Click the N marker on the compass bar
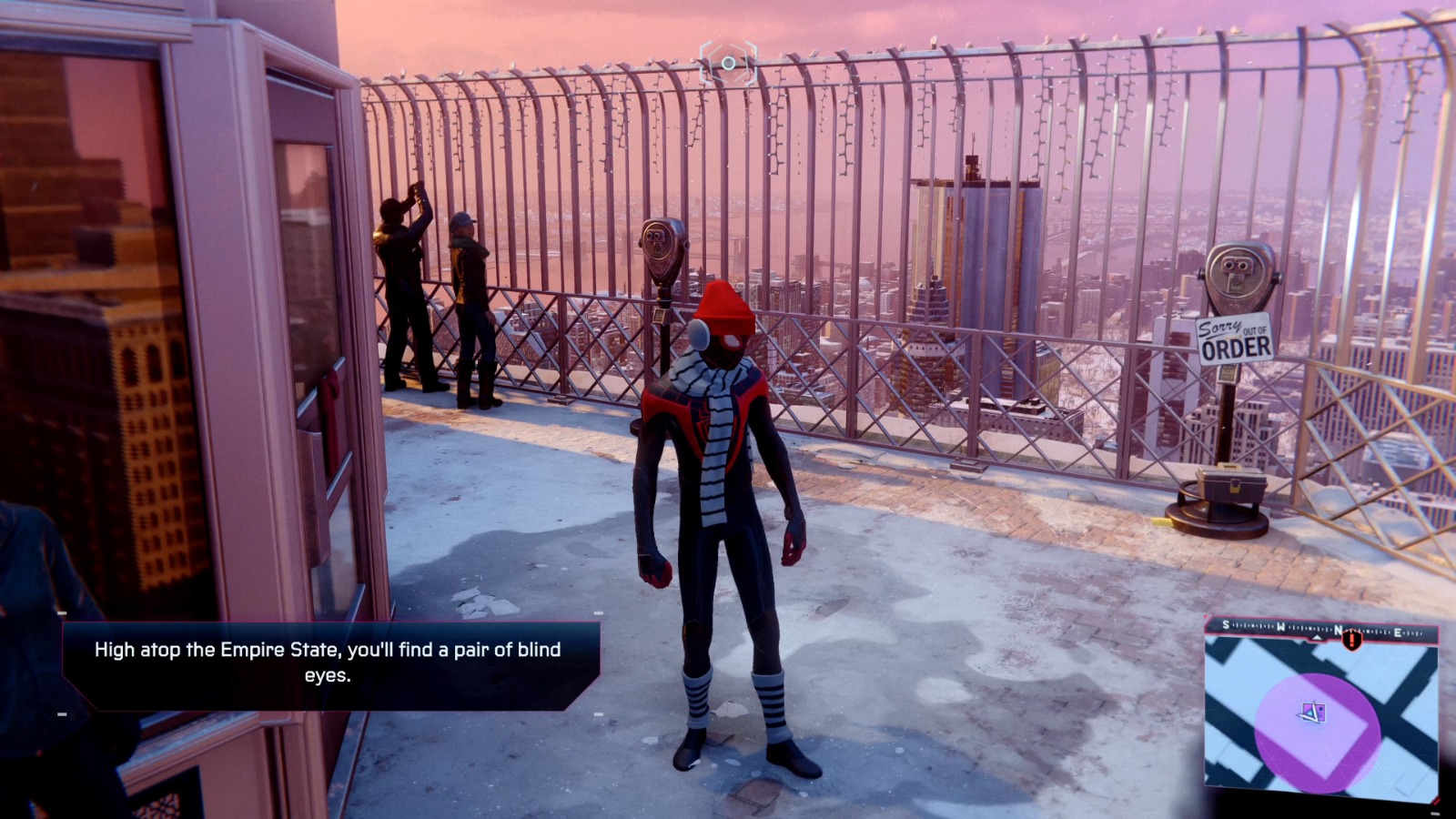 (x=1340, y=628)
